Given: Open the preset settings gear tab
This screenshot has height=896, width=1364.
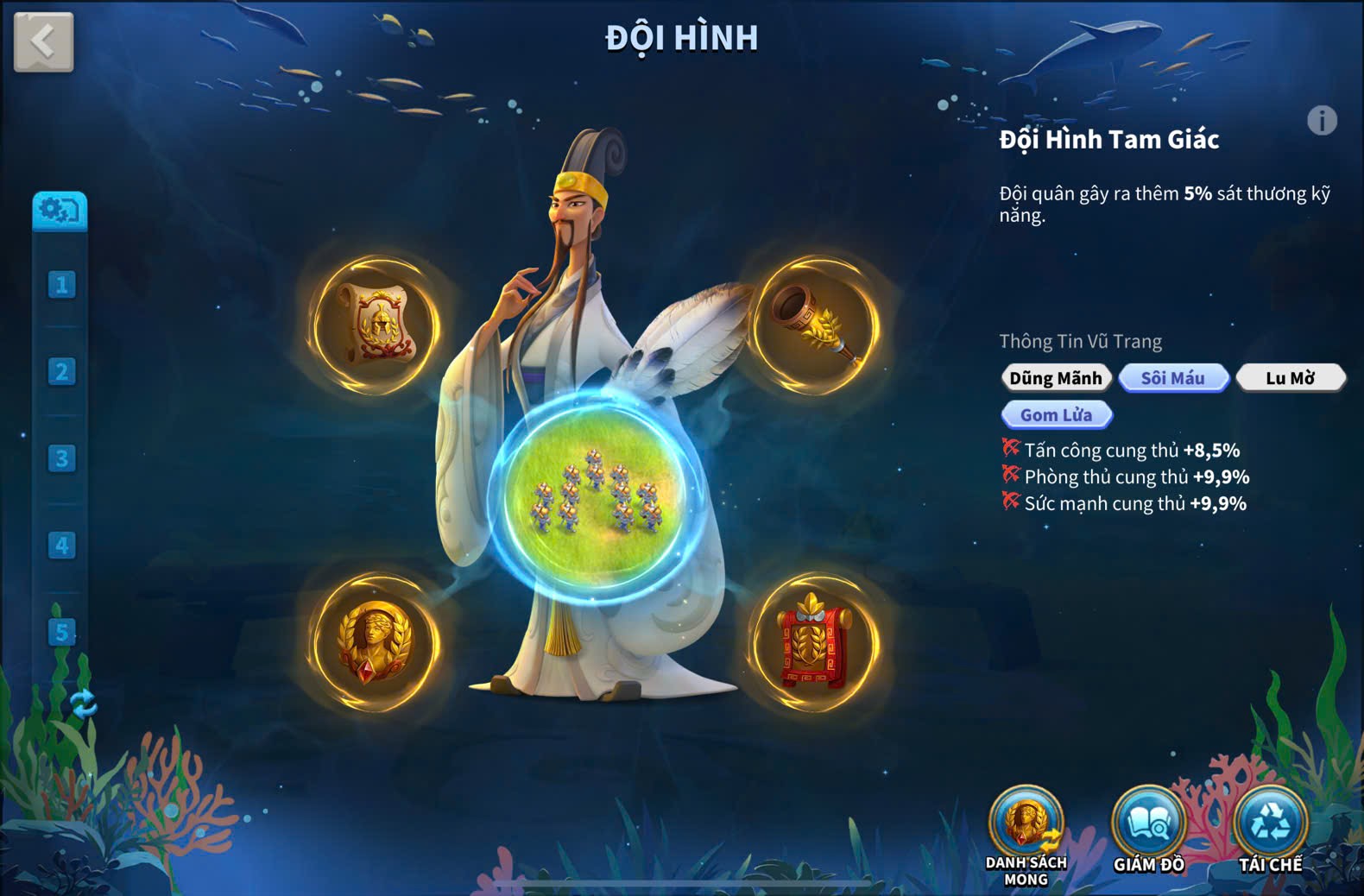Looking at the screenshot, I should point(60,211).
